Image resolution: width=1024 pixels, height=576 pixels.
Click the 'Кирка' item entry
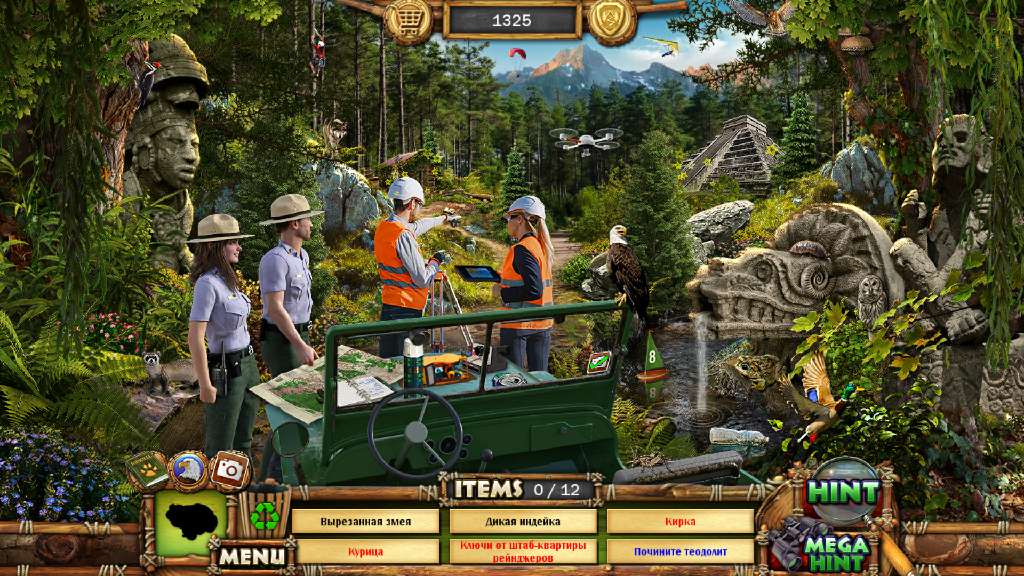tap(680, 522)
